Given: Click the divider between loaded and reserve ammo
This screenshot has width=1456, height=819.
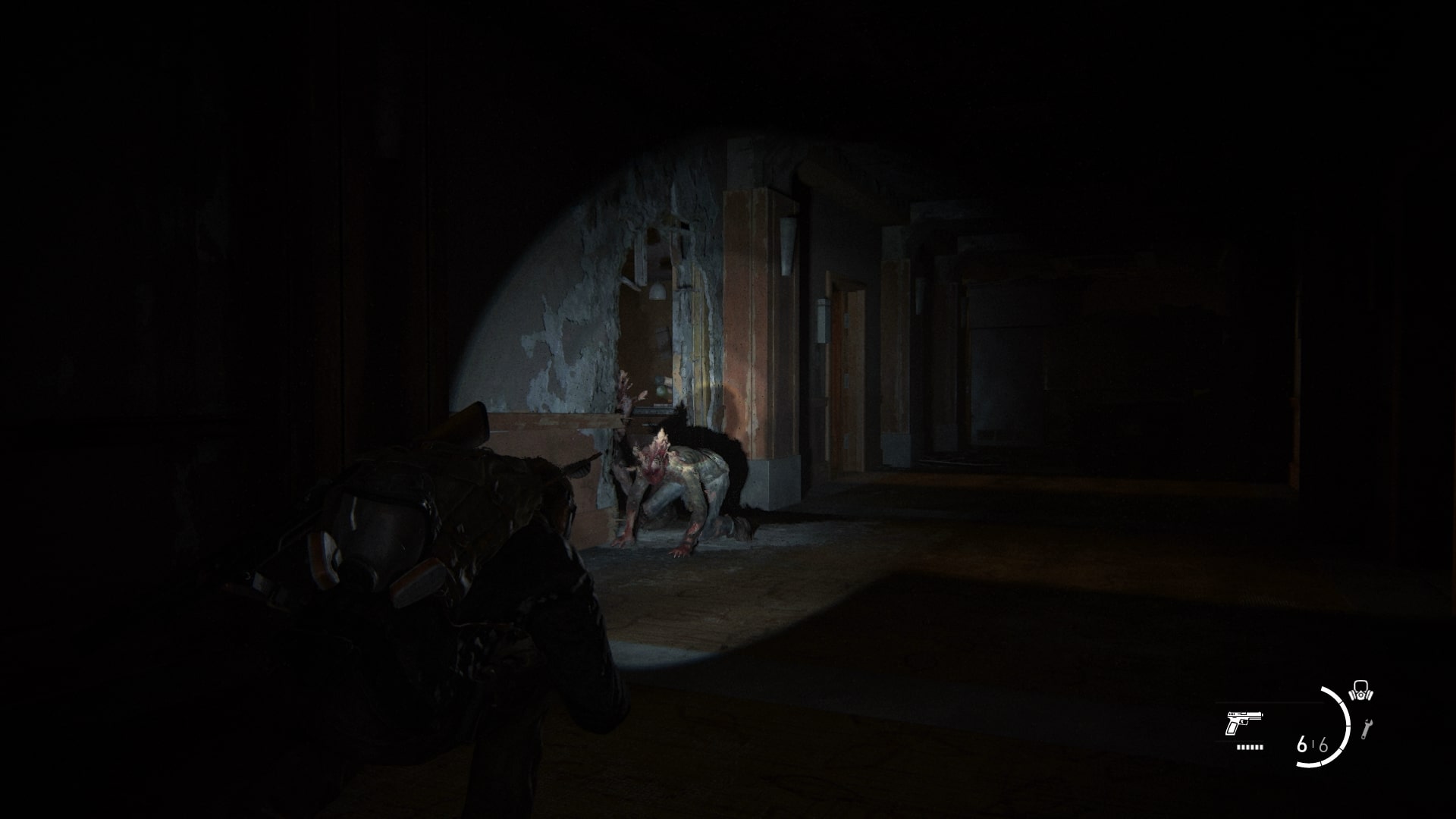Looking at the screenshot, I should [x=1313, y=743].
